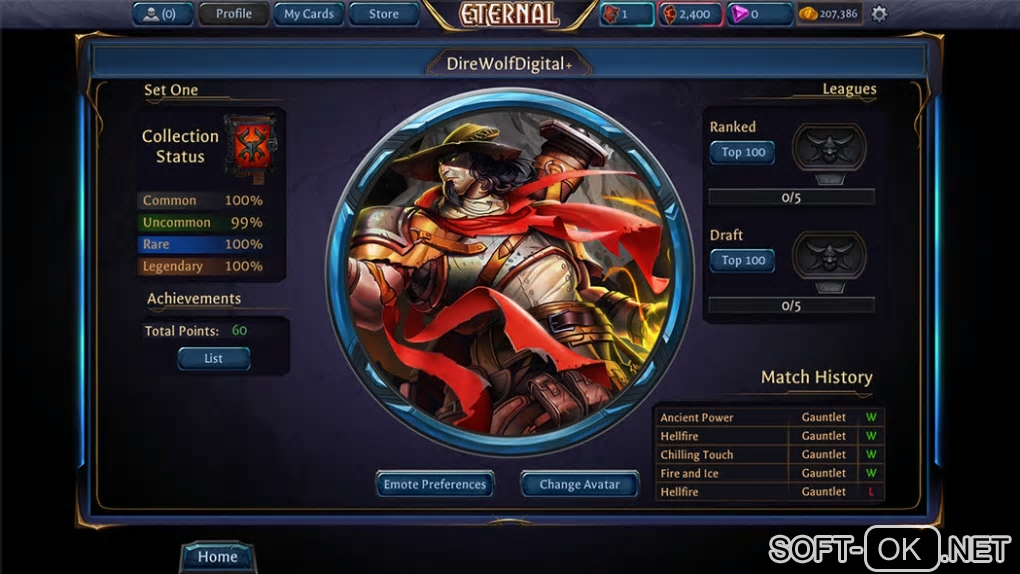View Ranked Top 100 leaderboard
The image size is (1020, 574).
click(742, 152)
